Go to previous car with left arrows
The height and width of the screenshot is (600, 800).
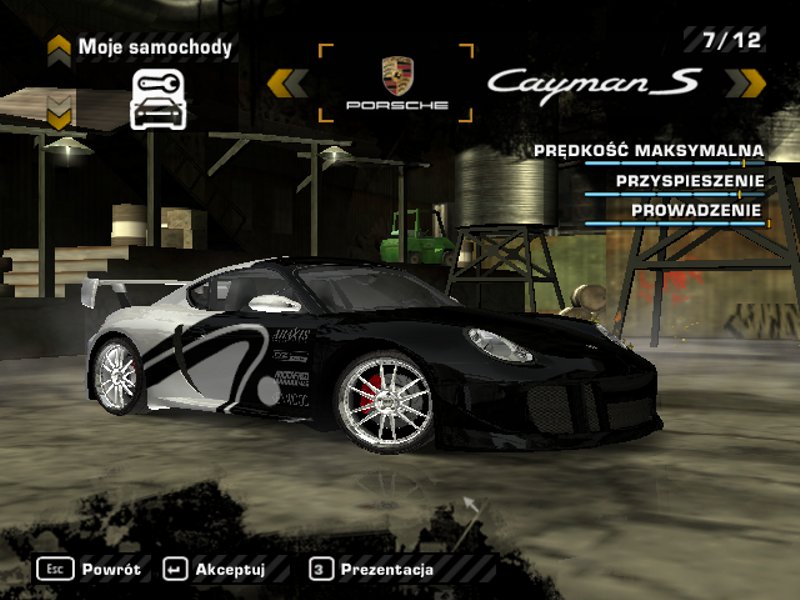[x=287, y=83]
